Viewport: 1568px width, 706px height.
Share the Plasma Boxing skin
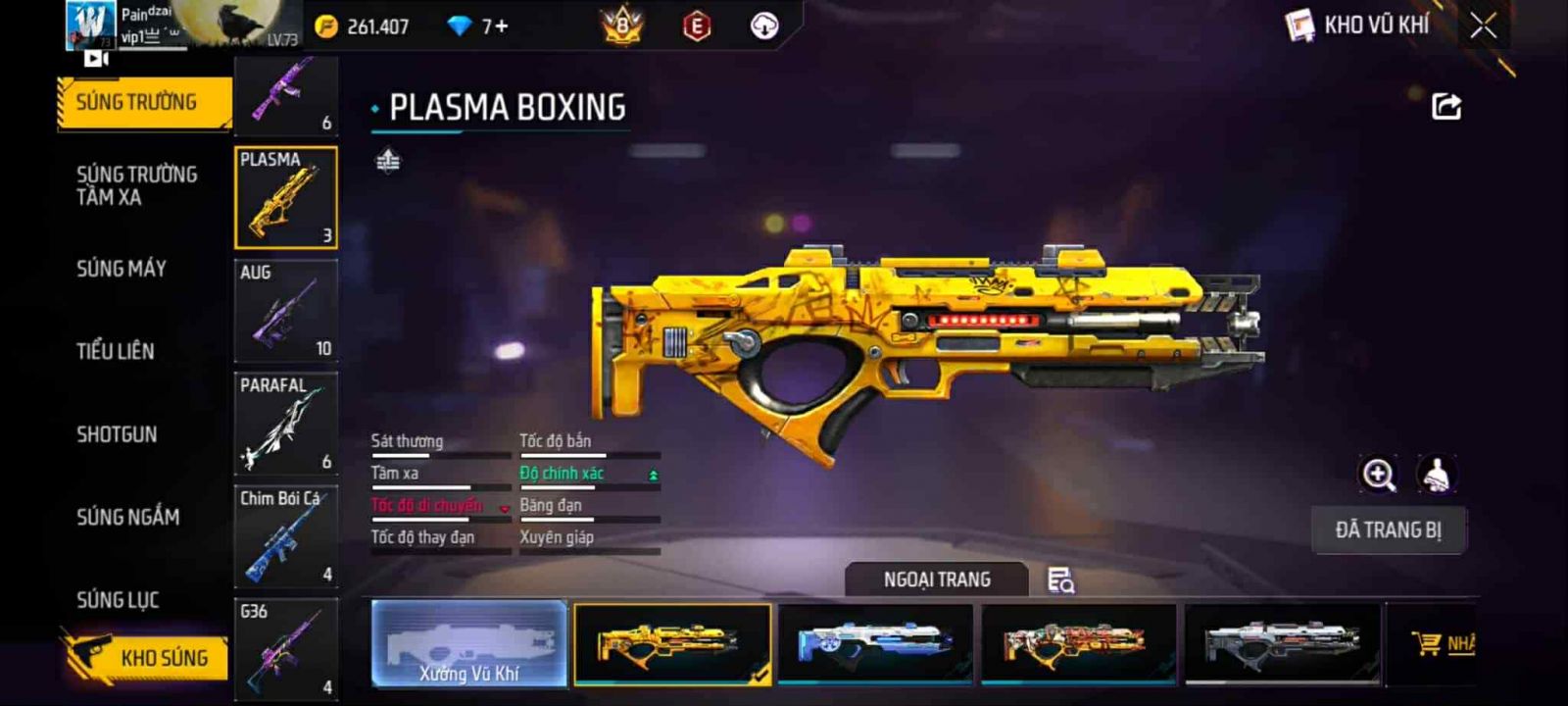click(x=1446, y=106)
